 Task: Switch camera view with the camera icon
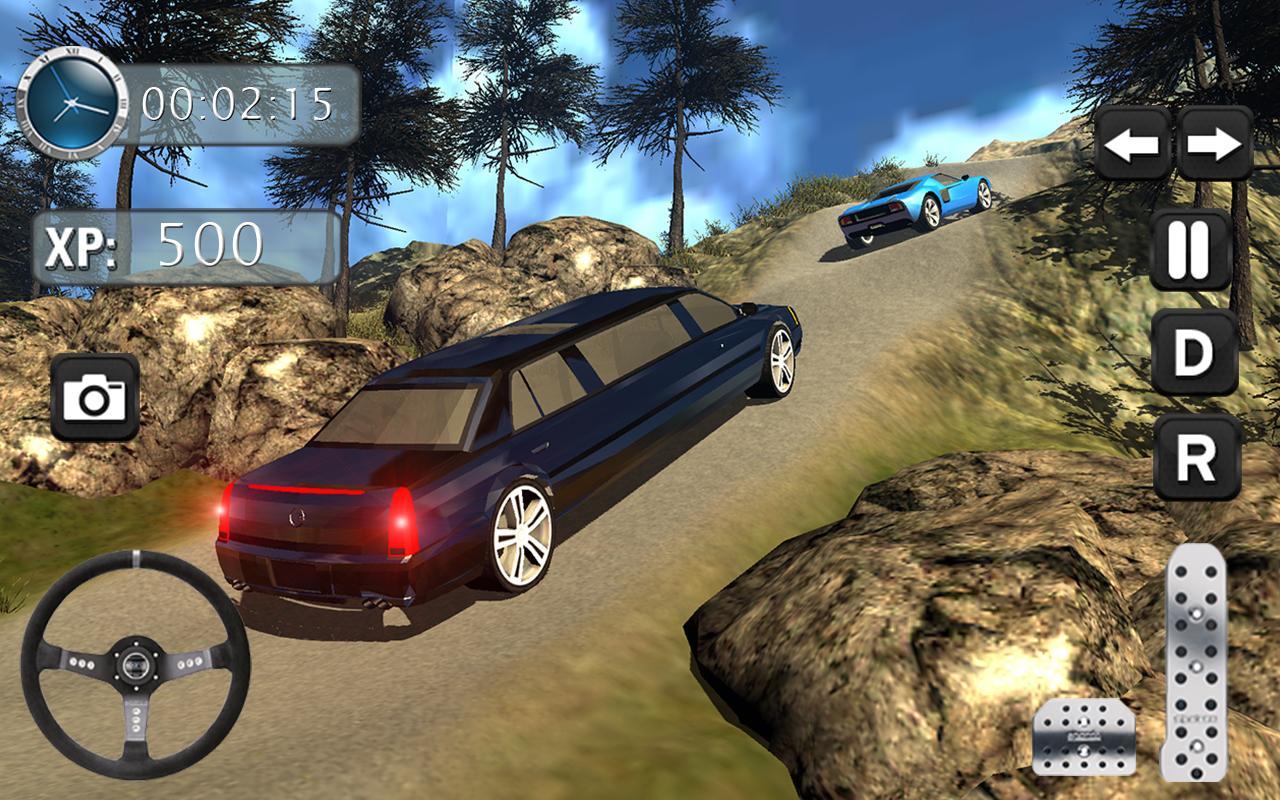coord(95,397)
